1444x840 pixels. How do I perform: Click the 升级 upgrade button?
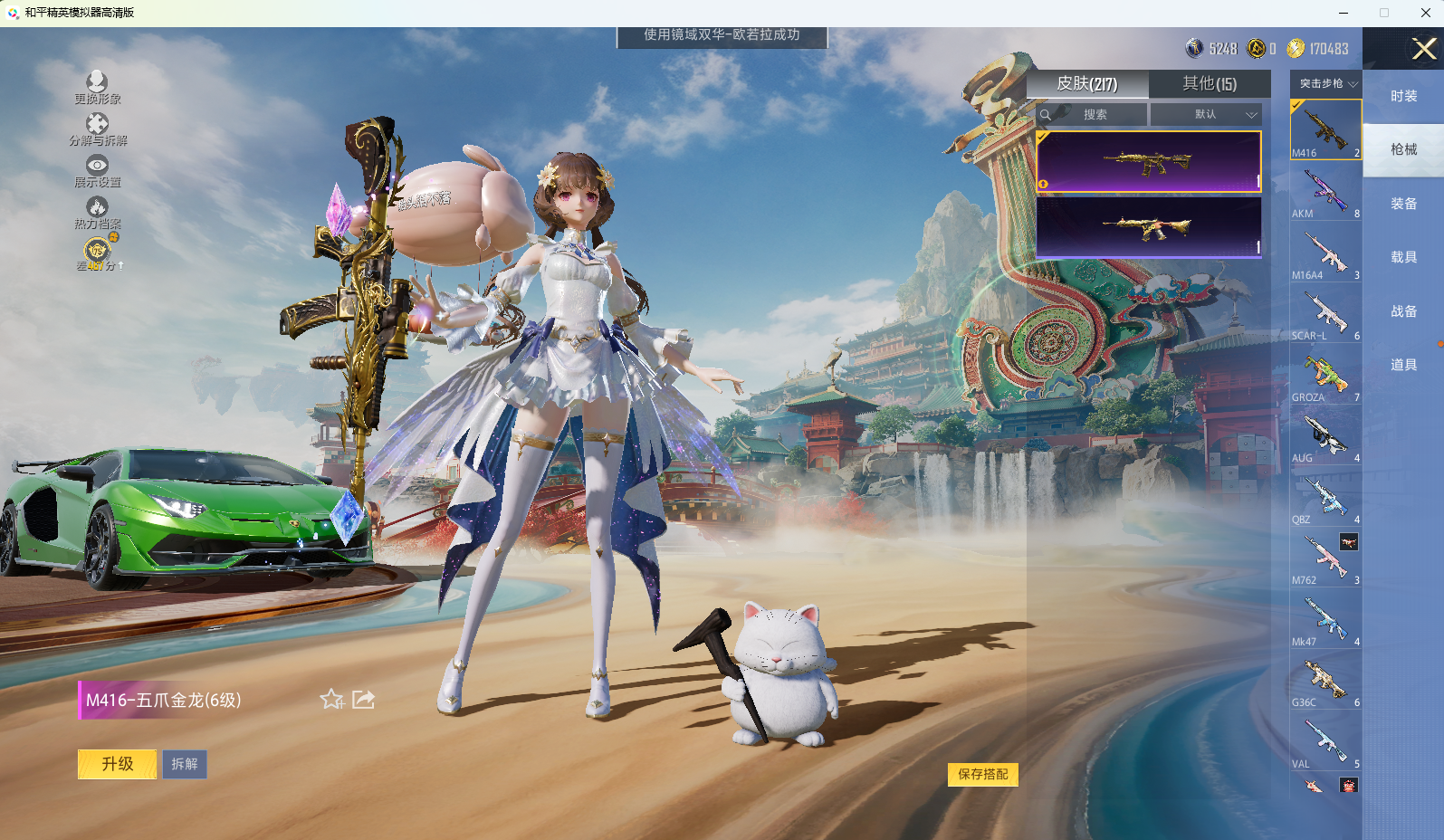coord(117,764)
